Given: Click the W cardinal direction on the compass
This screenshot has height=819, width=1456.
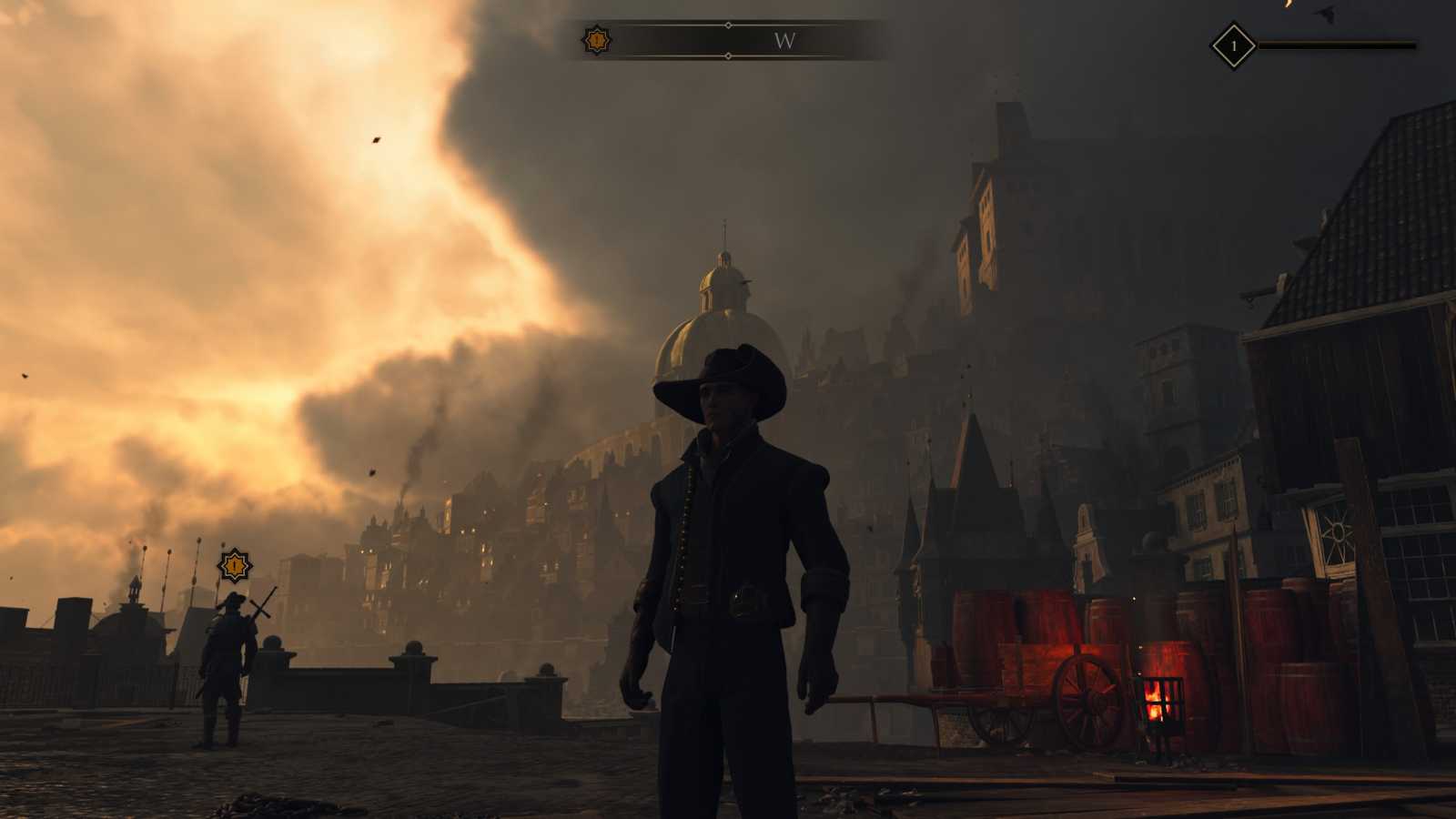Looking at the screenshot, I should click(x=784, y=41).
